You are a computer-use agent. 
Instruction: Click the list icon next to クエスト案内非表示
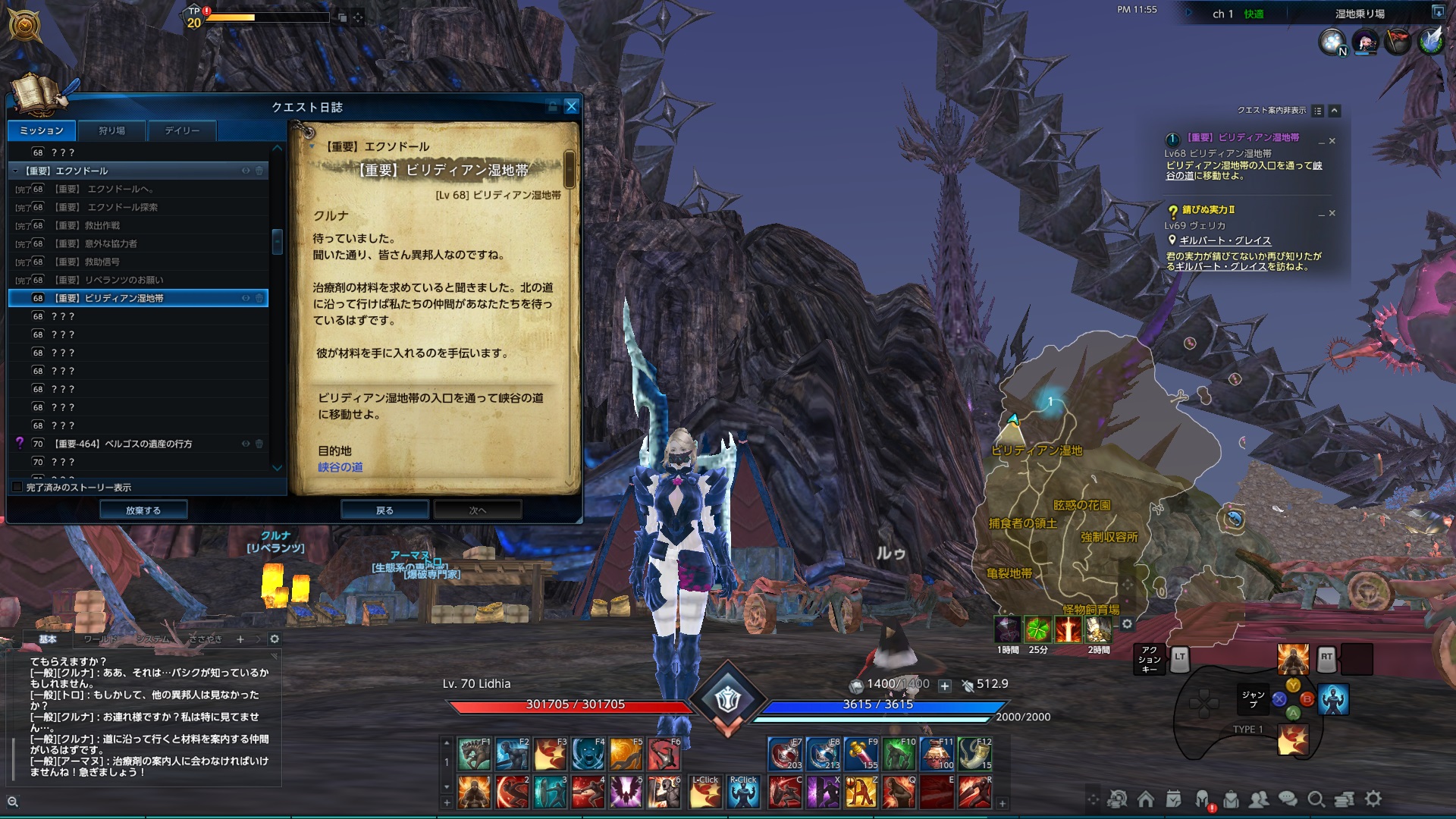[1318, 110]
